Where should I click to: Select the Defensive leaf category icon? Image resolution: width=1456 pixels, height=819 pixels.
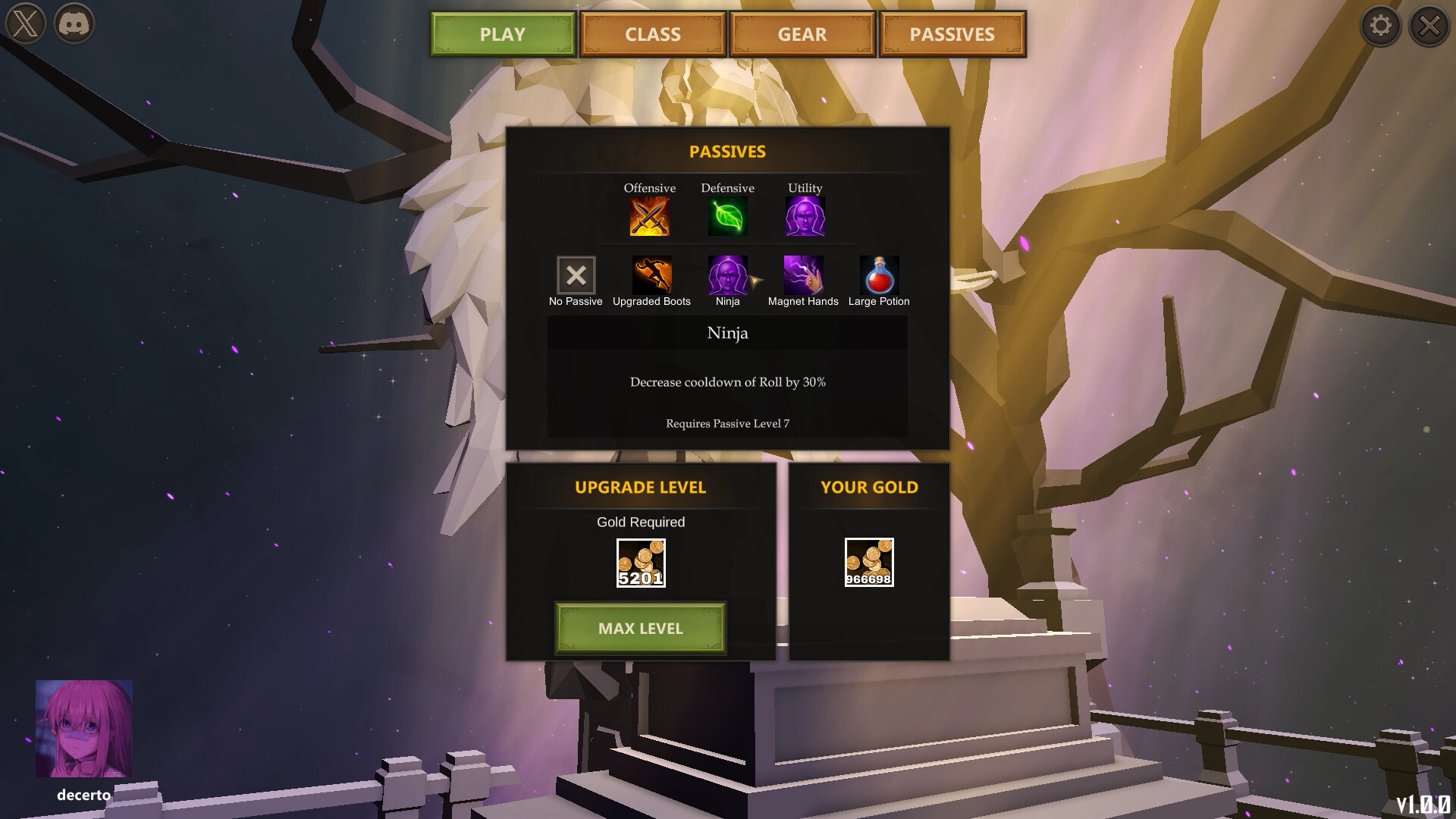pos(727,216)
